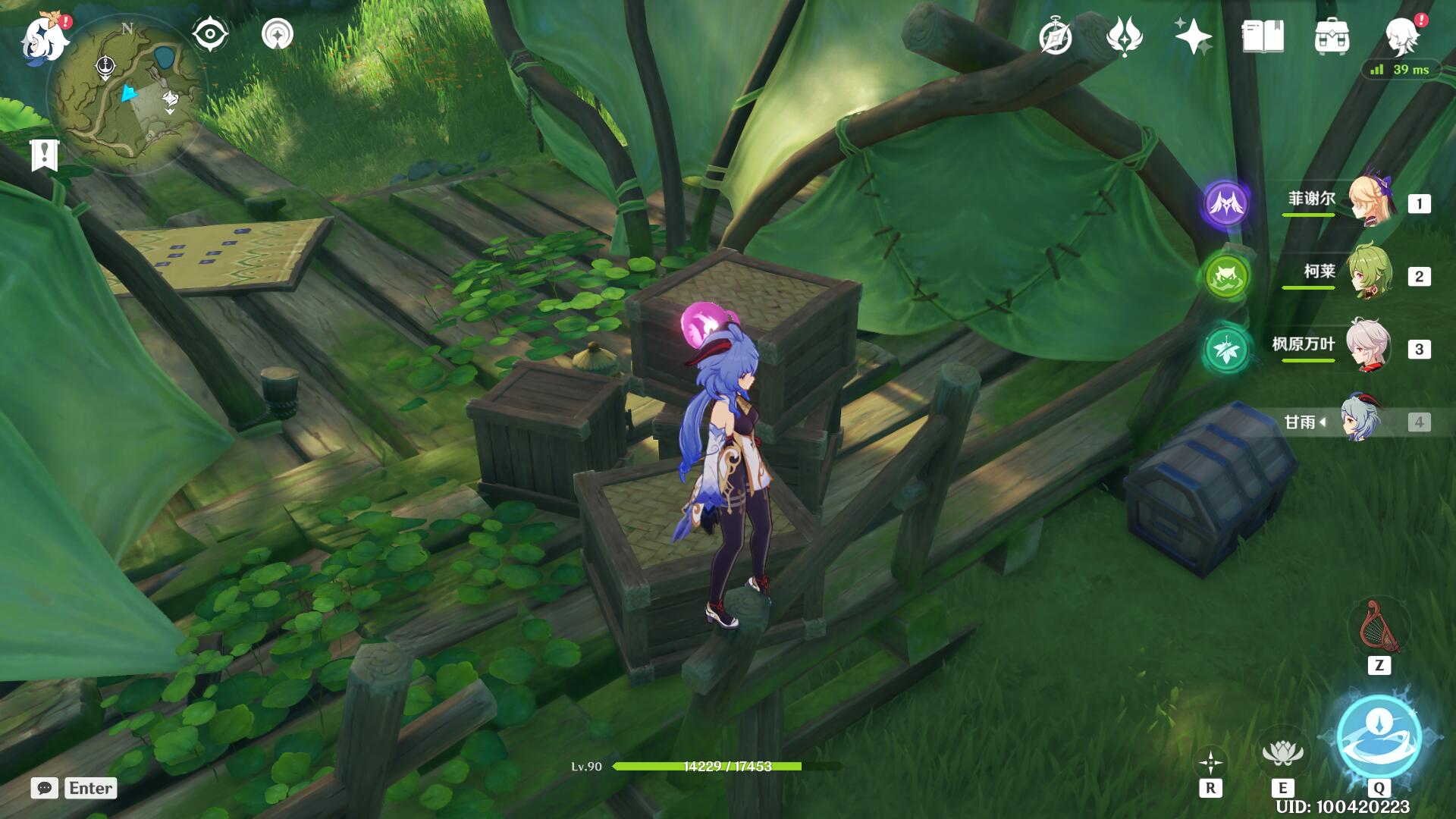Toggle Elemental Sight with the eye icon

pos(210,34)
